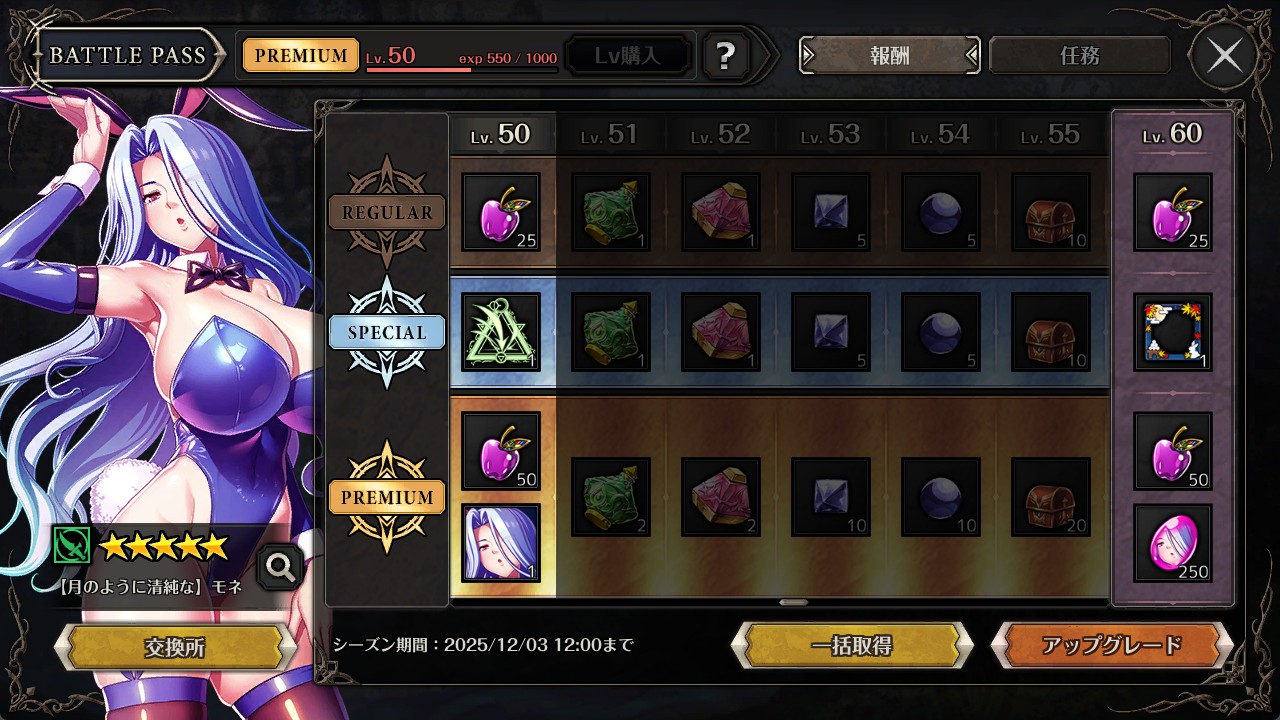Click the Lv.55 premium treasure chest x20
Image resolution: width=1280 pixels, height=720 pixels.
tap(1051, 497)
